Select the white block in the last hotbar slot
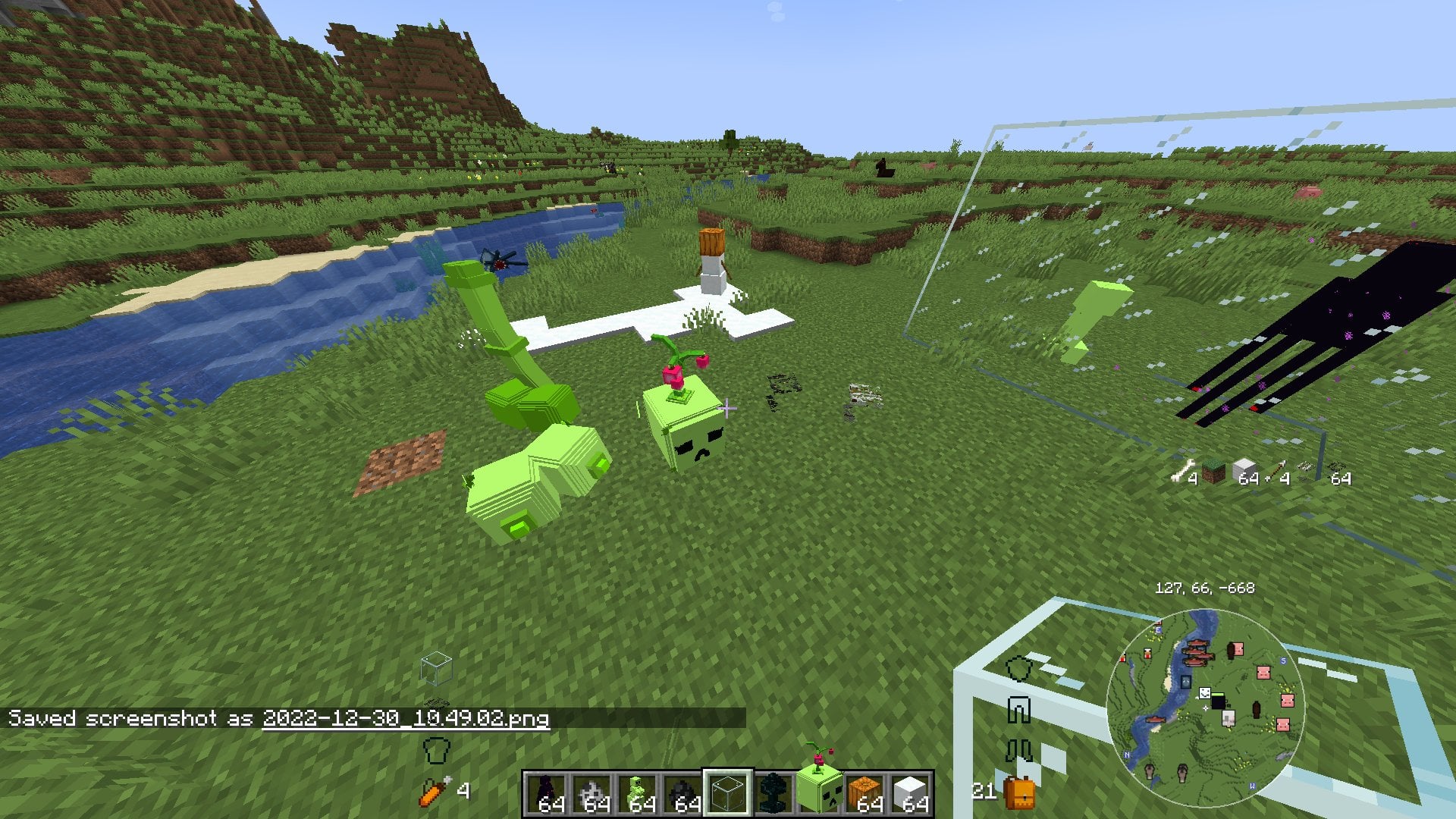The image size is (1456, 819). coord(910,792)
